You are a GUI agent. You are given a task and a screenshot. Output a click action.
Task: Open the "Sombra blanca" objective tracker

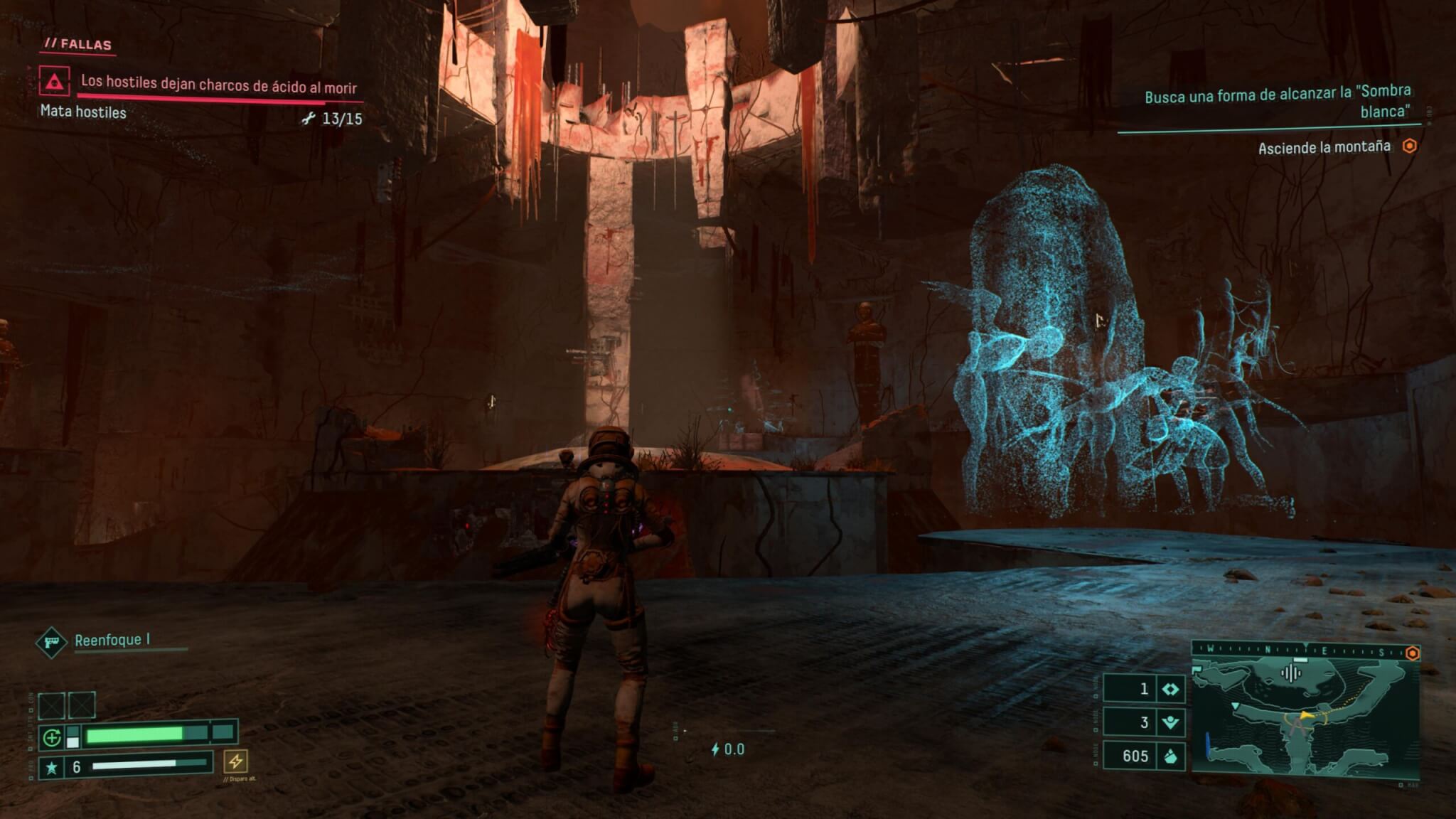coord(1277,102)
